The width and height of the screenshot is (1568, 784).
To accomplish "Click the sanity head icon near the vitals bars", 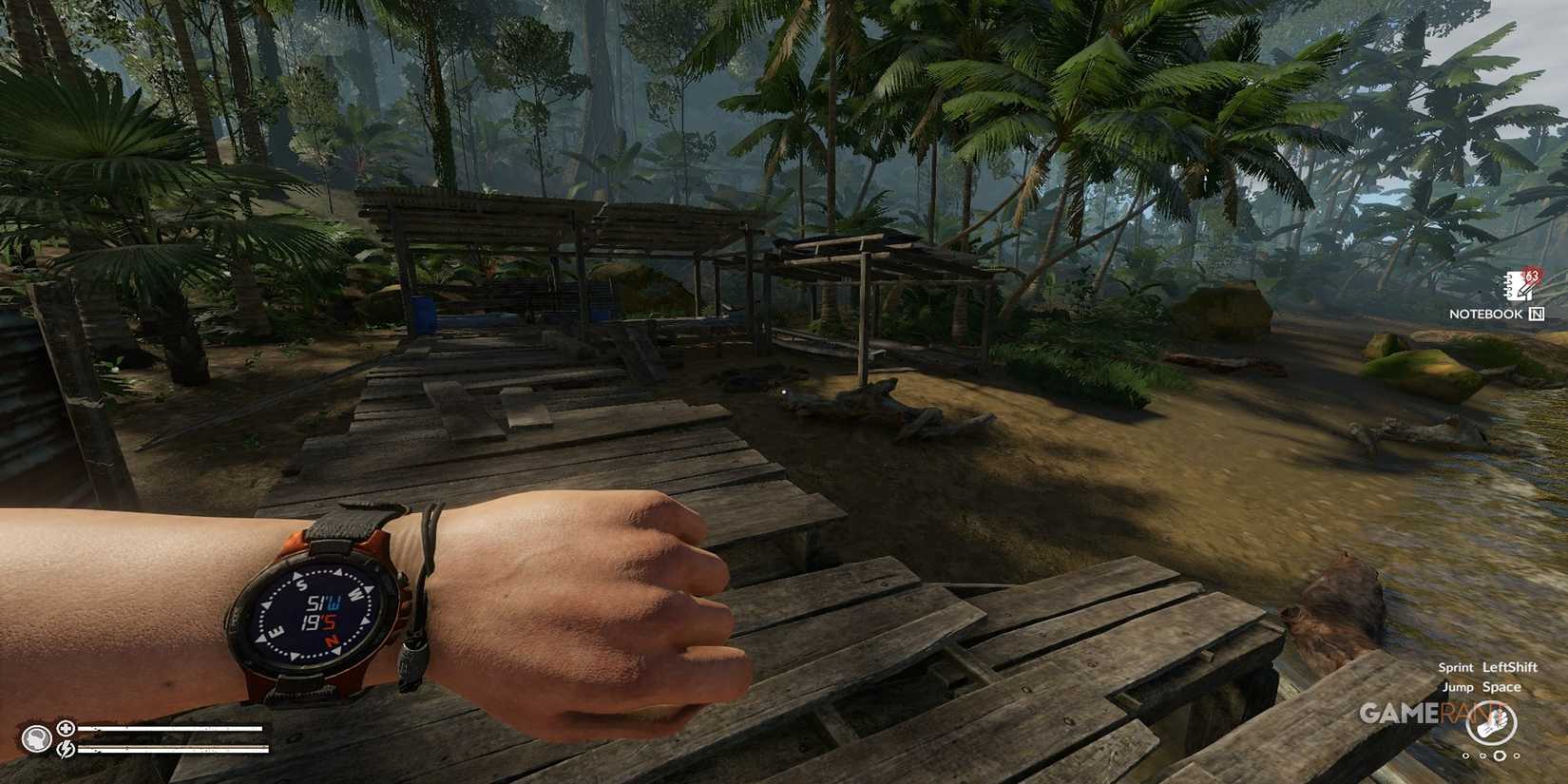I will 36,736.
